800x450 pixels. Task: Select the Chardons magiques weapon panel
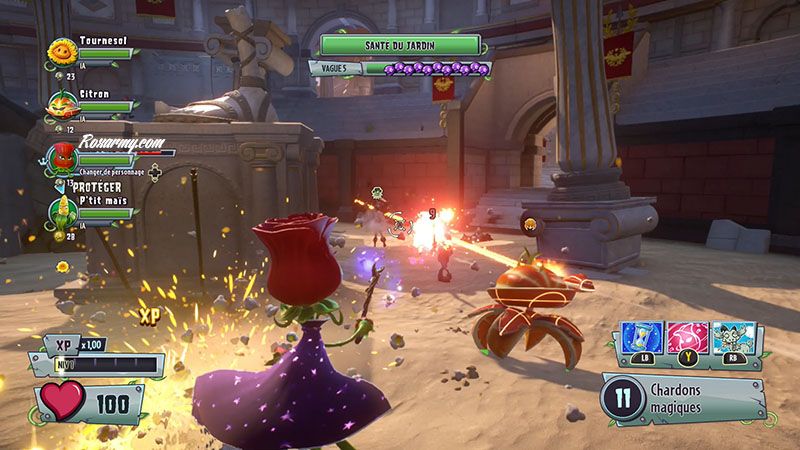[683, 399]
